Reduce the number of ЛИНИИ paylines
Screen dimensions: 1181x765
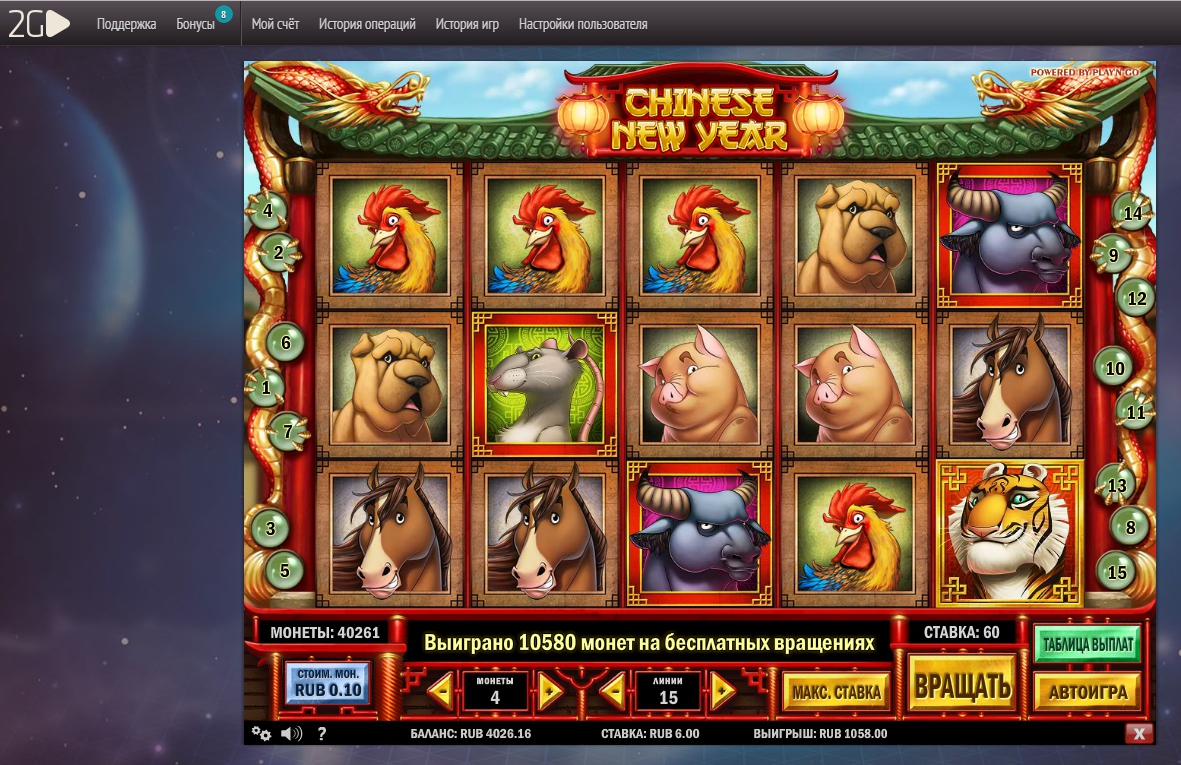[612, 691]
